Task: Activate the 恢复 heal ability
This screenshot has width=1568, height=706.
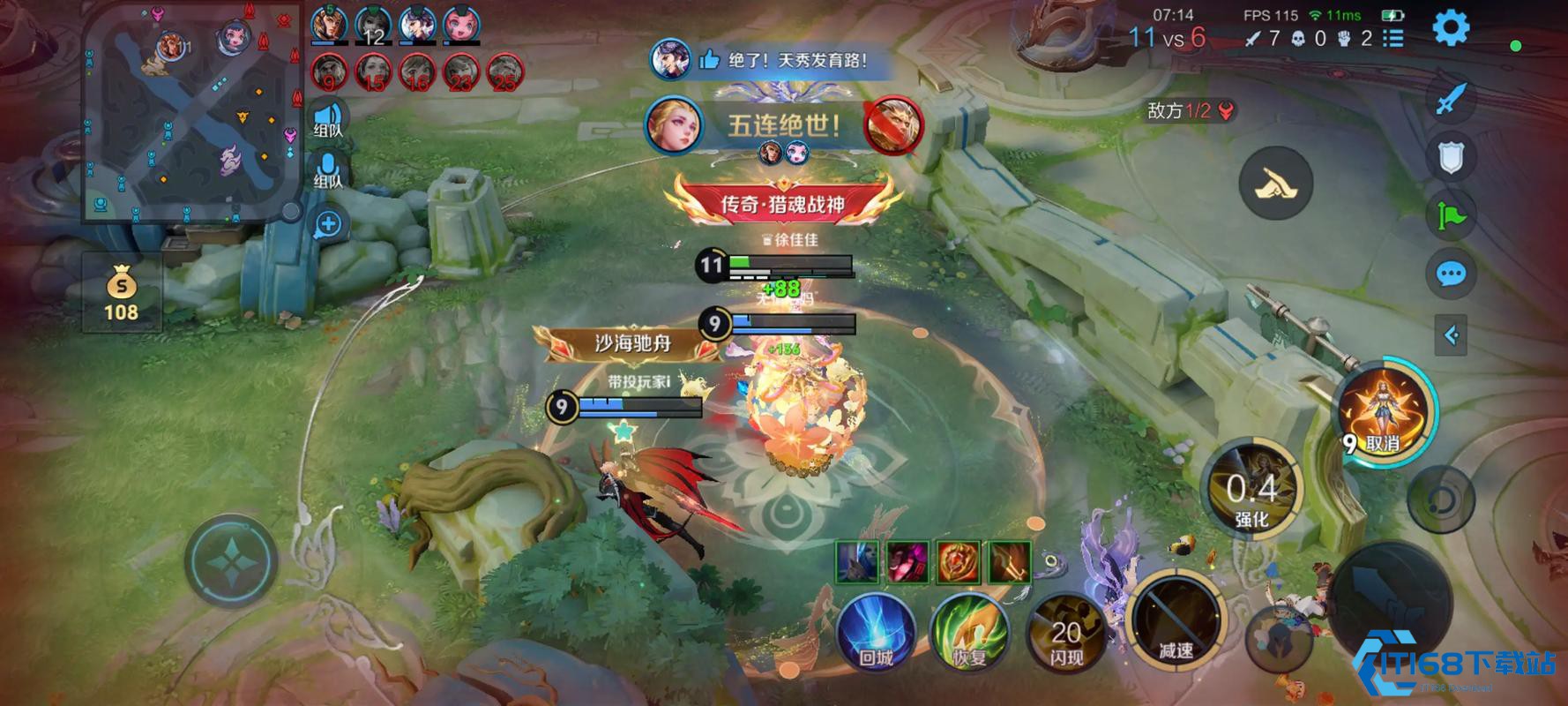Action: coord(970,632)
